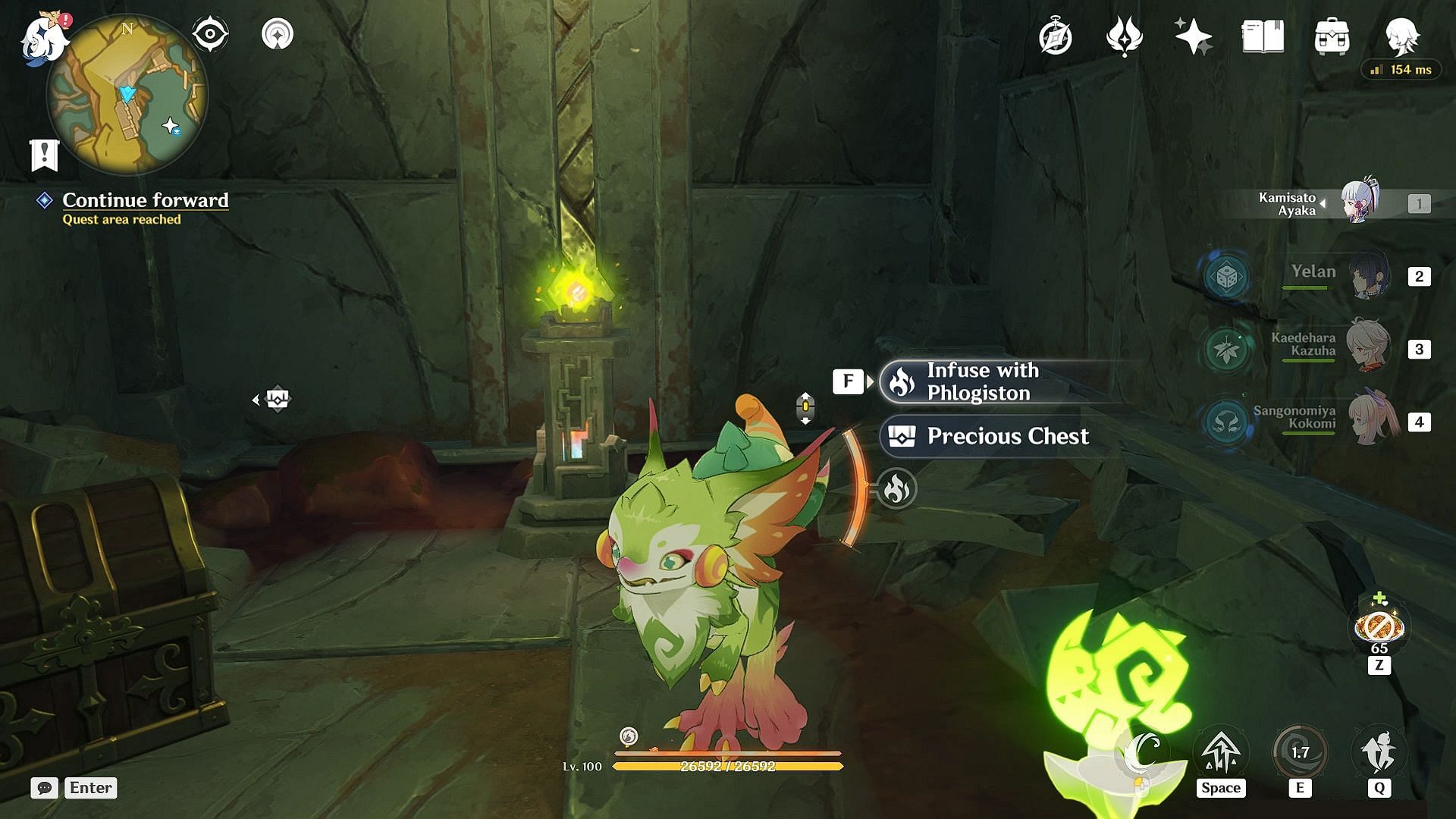Open the Wish sparkle star icon
1456x819 pixels.
[x=1193, y=37]
